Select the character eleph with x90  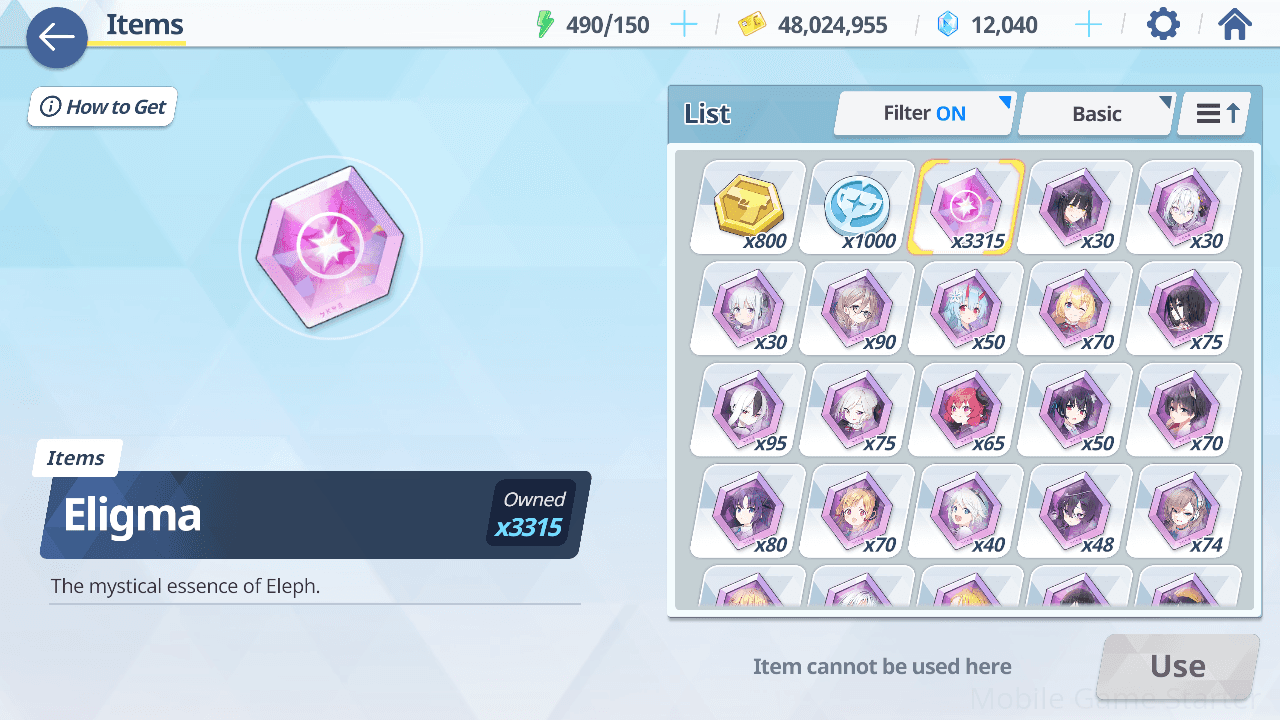tap(857, 308)
